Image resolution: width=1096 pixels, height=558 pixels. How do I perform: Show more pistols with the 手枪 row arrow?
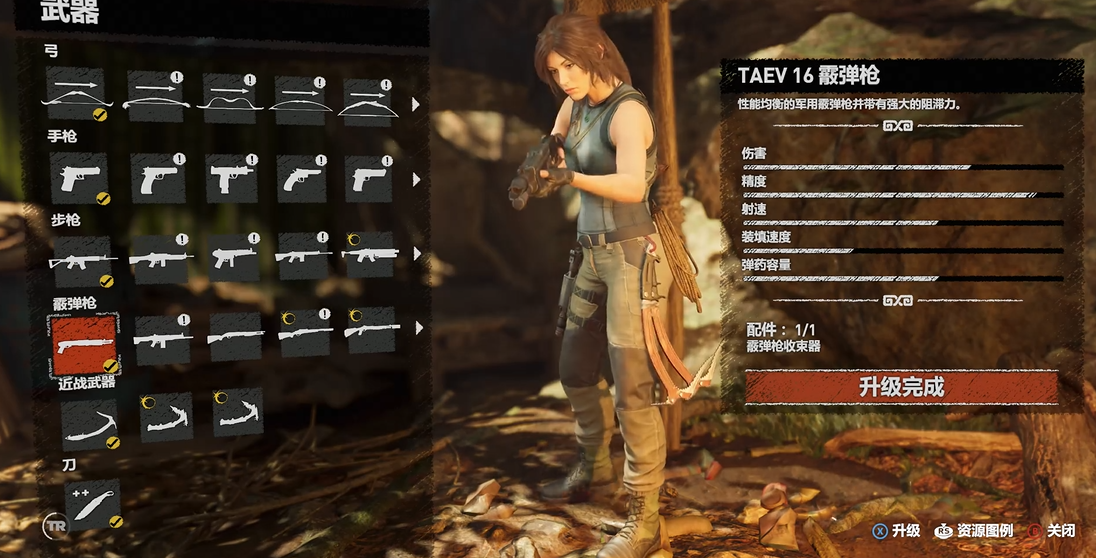(416, 181)
